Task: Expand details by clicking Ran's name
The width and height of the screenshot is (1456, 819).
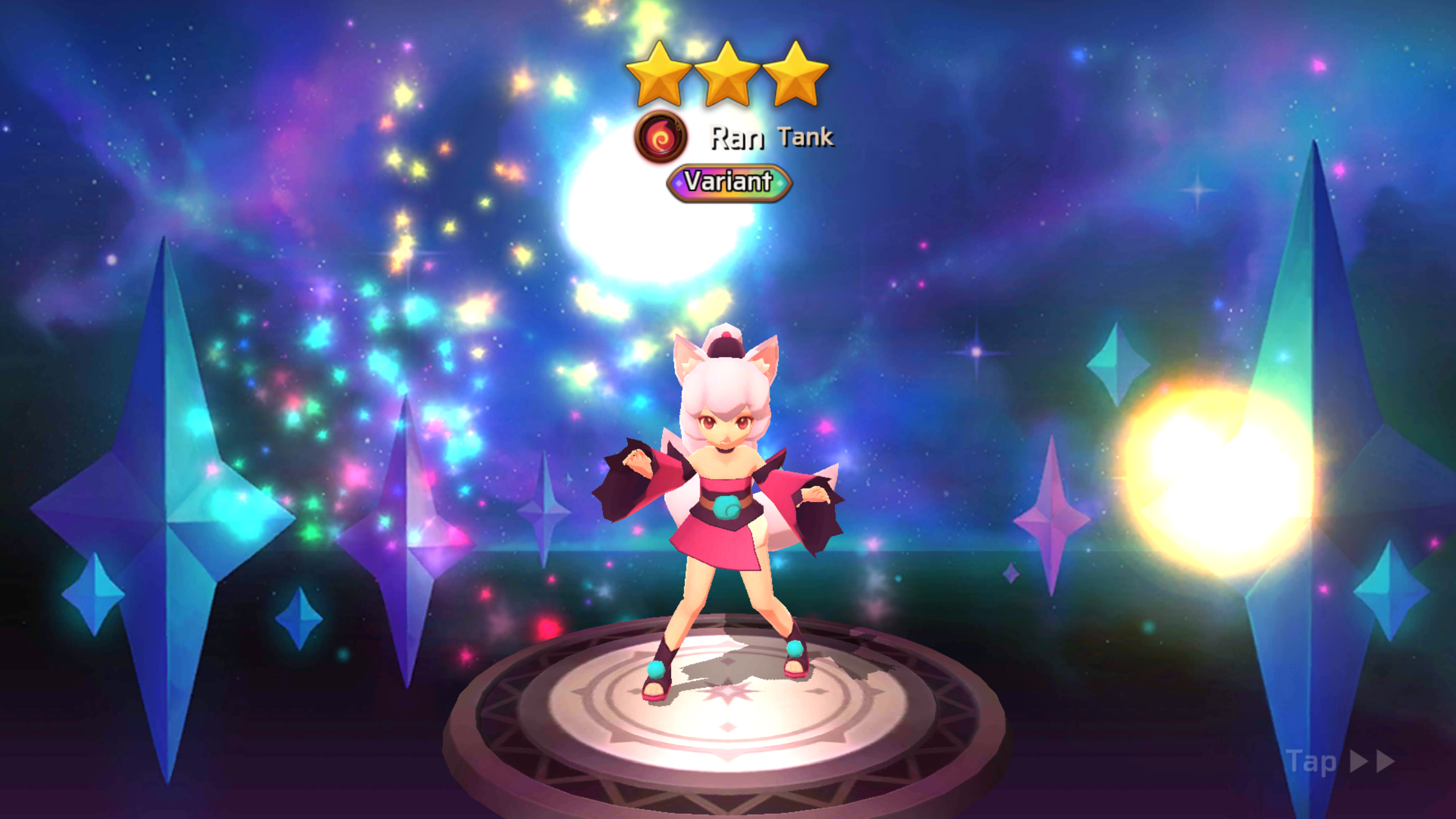Action: [737, 138]
